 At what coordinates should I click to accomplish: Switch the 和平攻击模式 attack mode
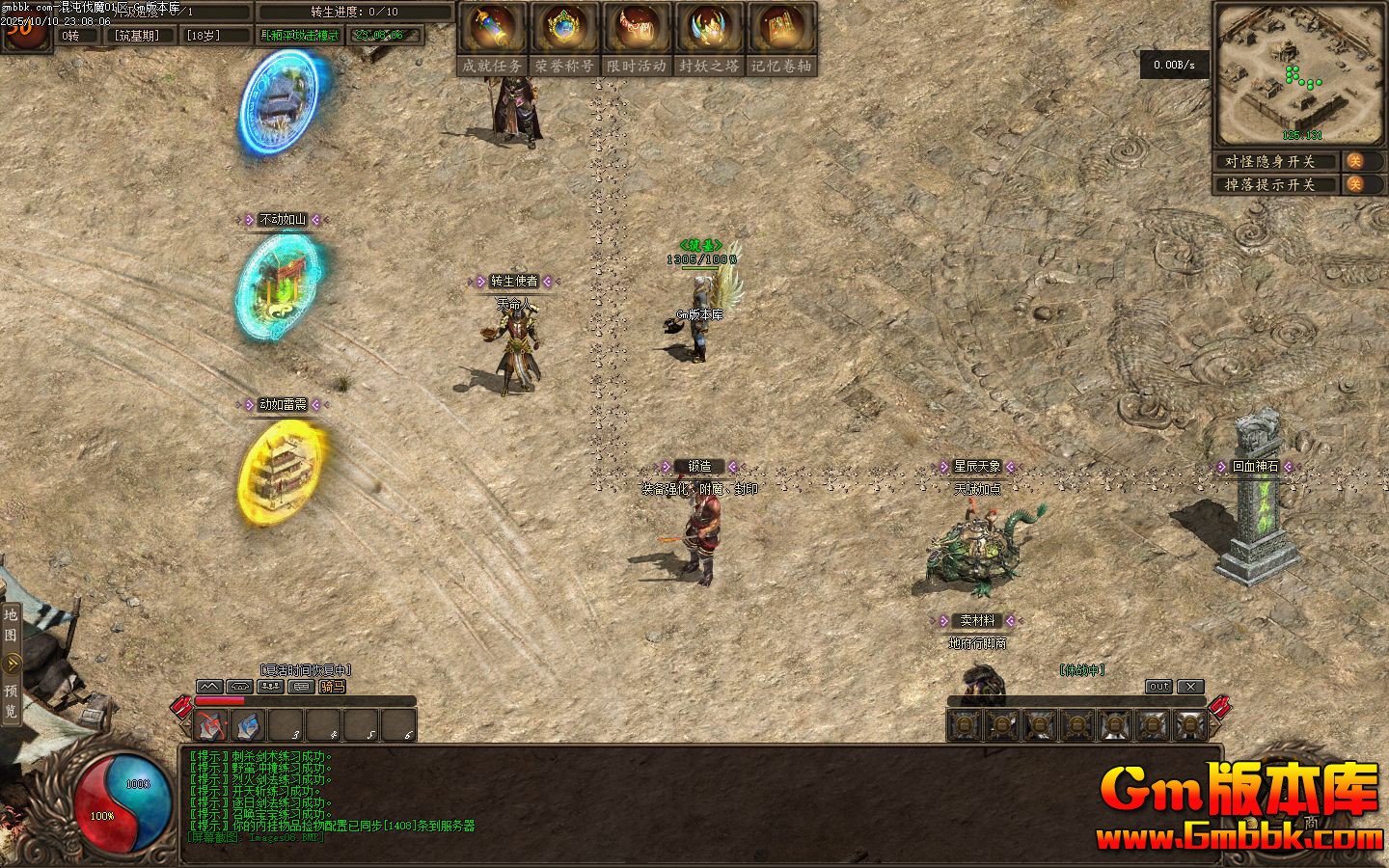click(300, 36)
